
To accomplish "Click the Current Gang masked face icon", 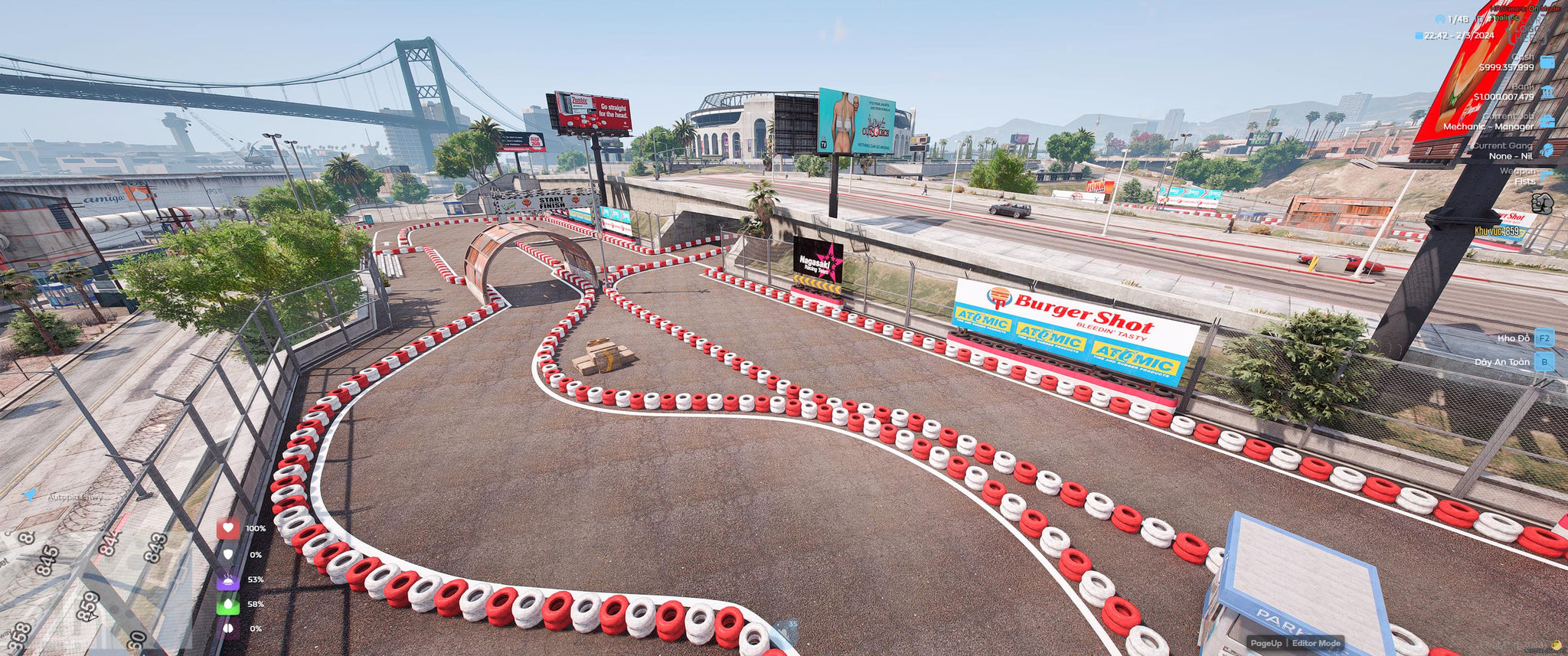I will pos(1547,150).
